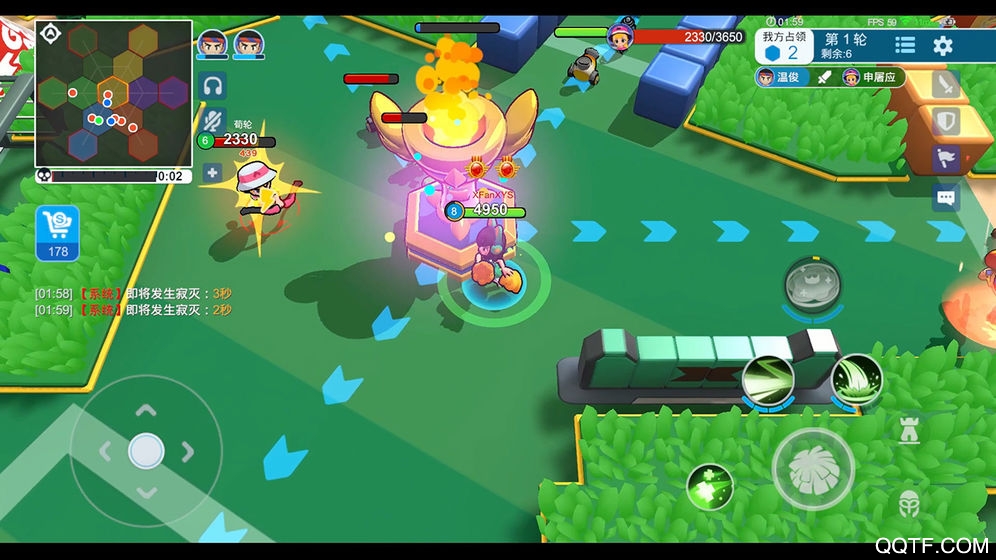Activate the green burst wave skill
996x560 pixels.
856,380
